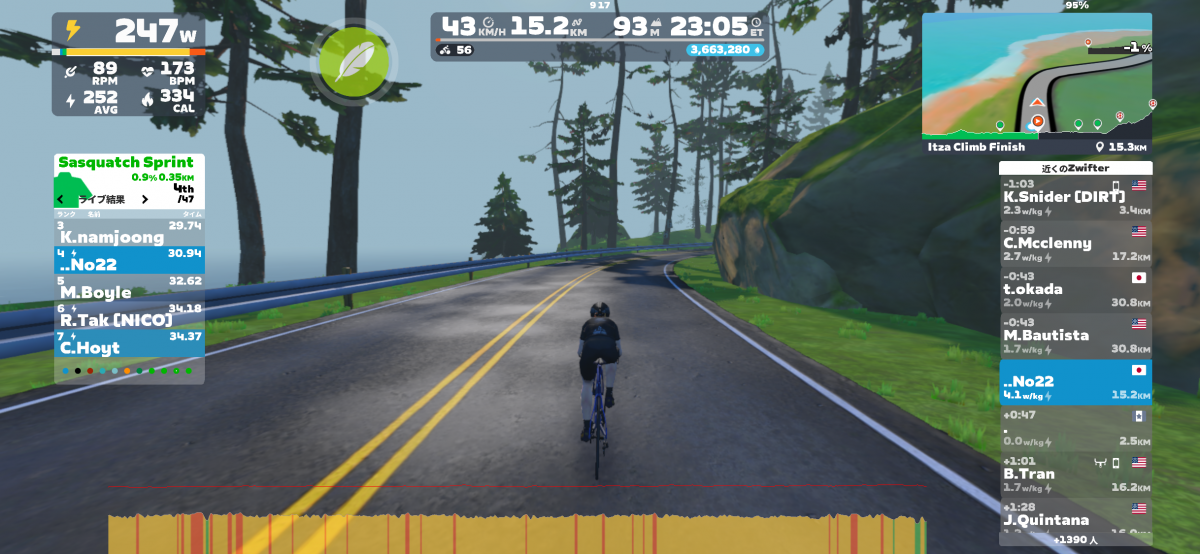The height and width of the screenshot is (554, 1200).
Task: Choose R.Tak [NICO] leaderboard row
Action: pos(129,316)
